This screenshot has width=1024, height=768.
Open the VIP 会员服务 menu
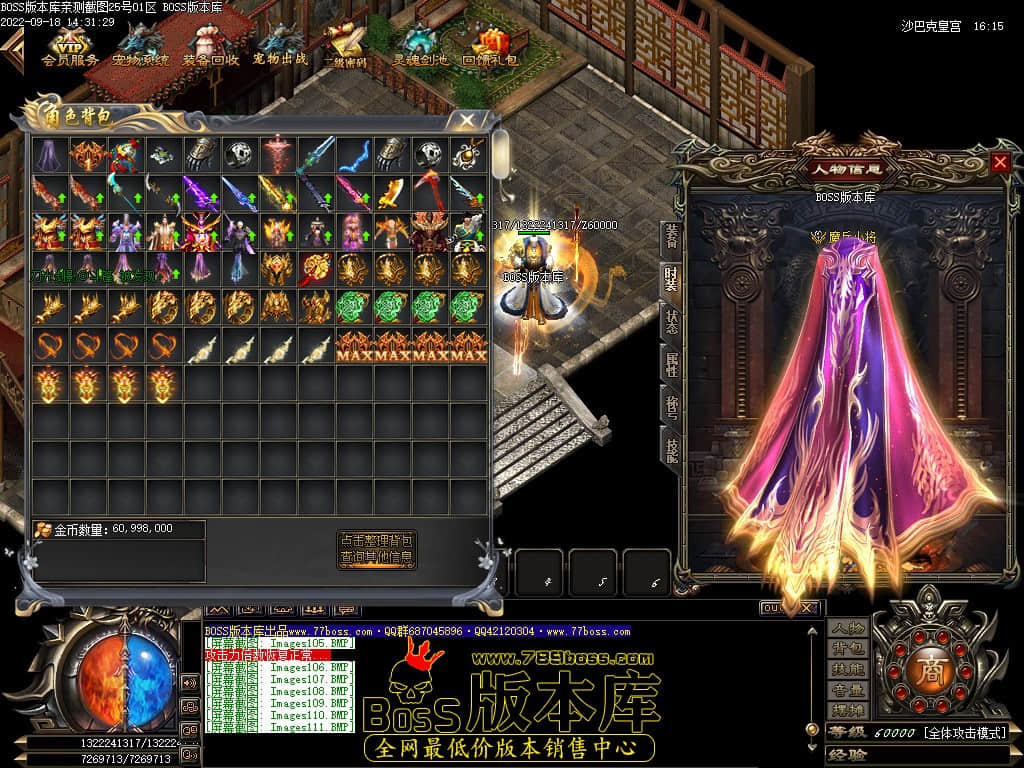coord(70,45)
